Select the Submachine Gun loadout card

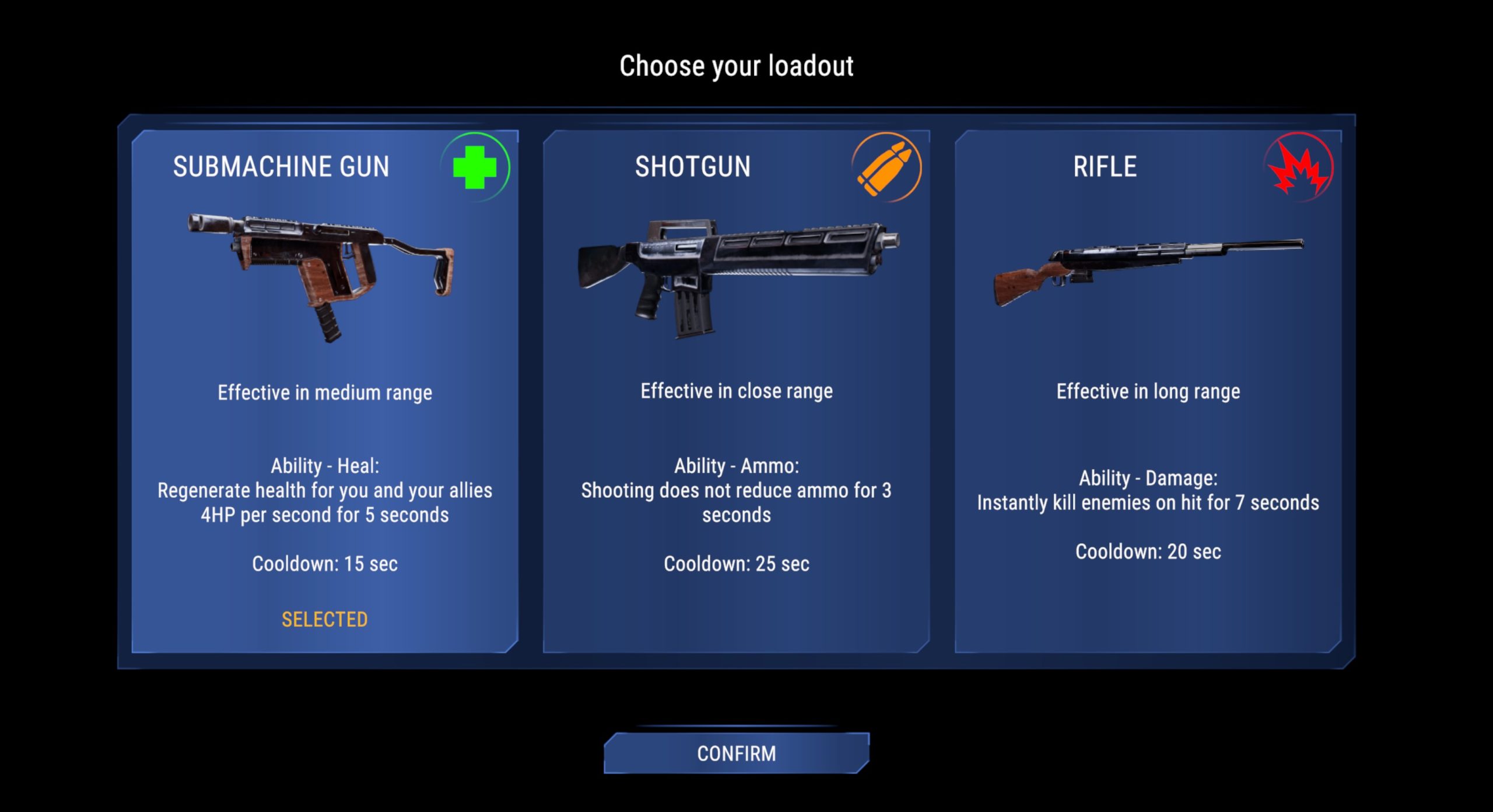tap(324, 391)
